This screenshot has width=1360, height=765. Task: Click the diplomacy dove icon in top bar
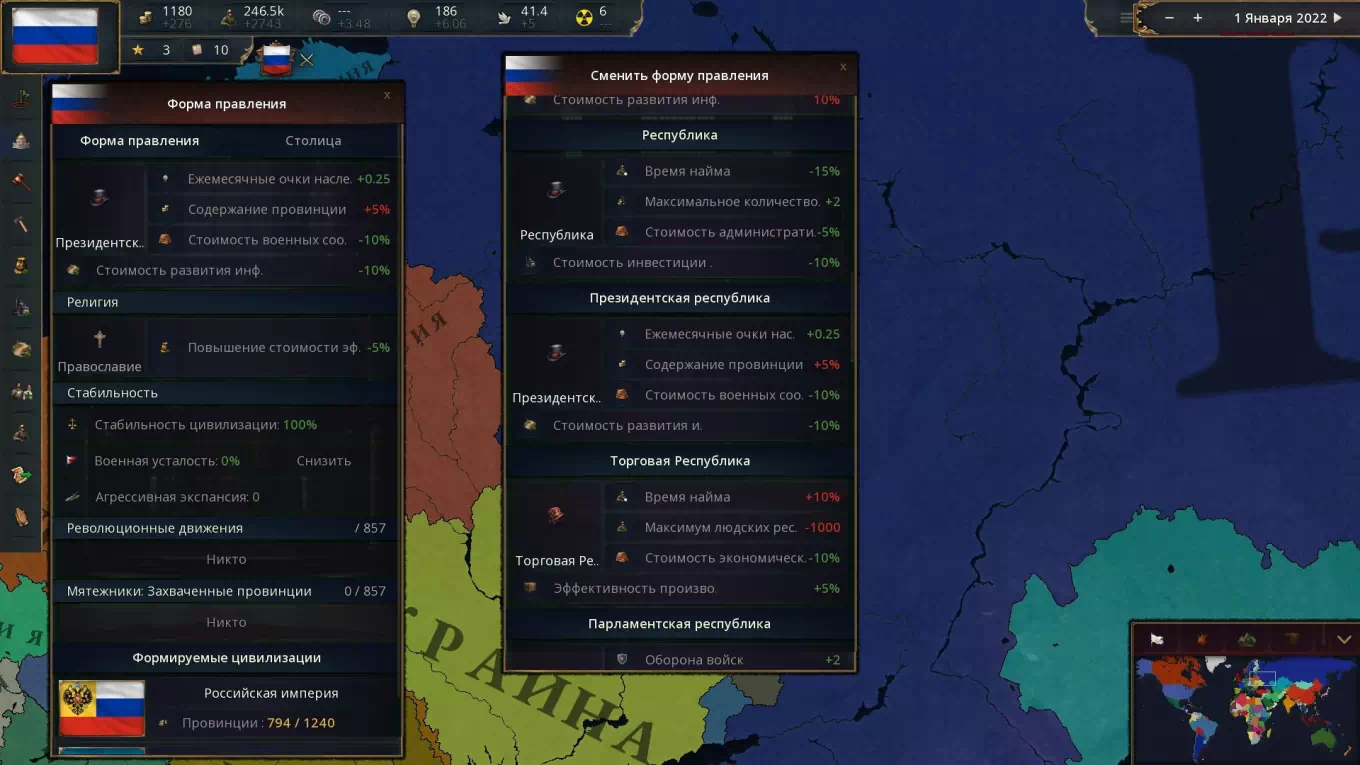503,17
